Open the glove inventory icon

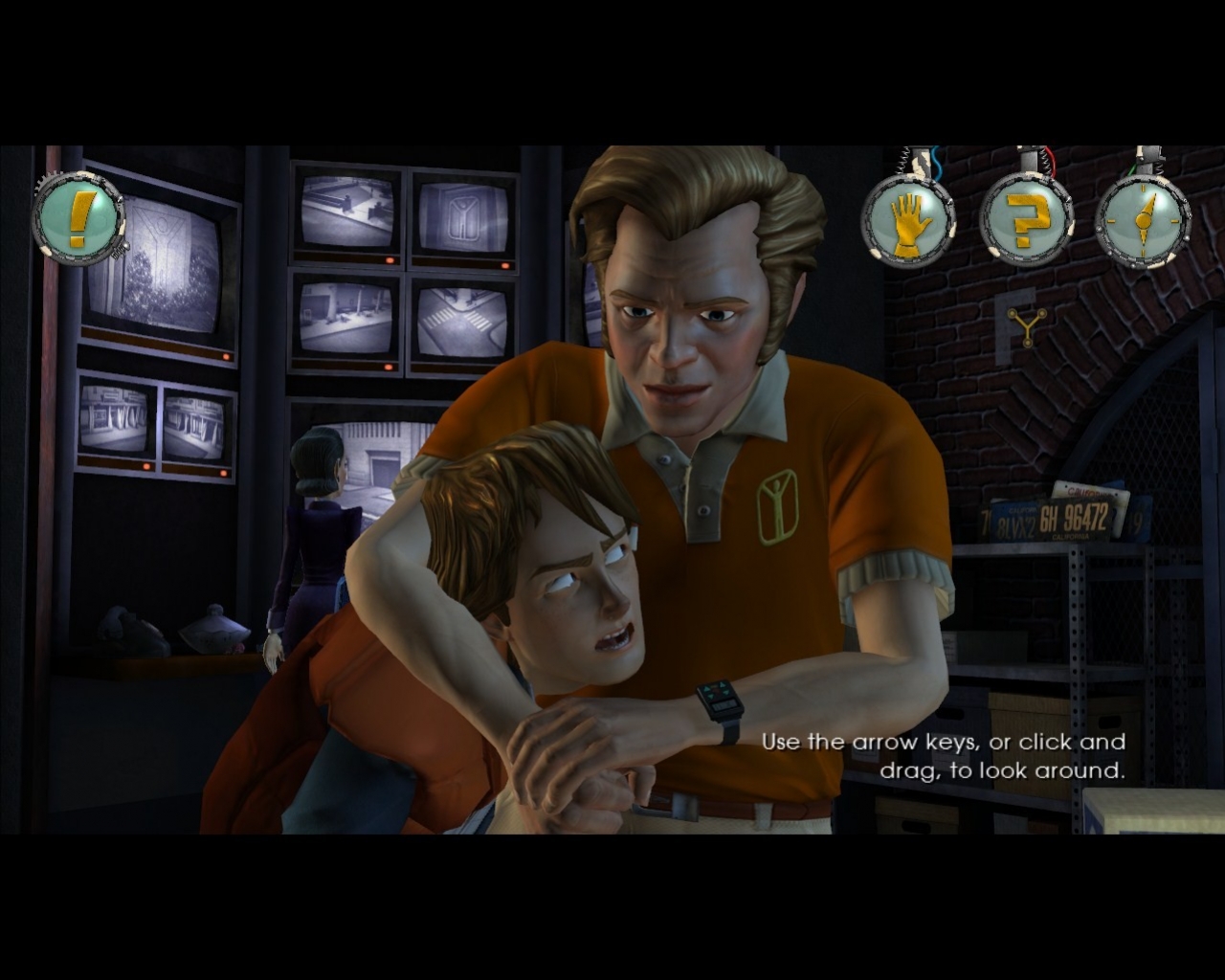908,222
